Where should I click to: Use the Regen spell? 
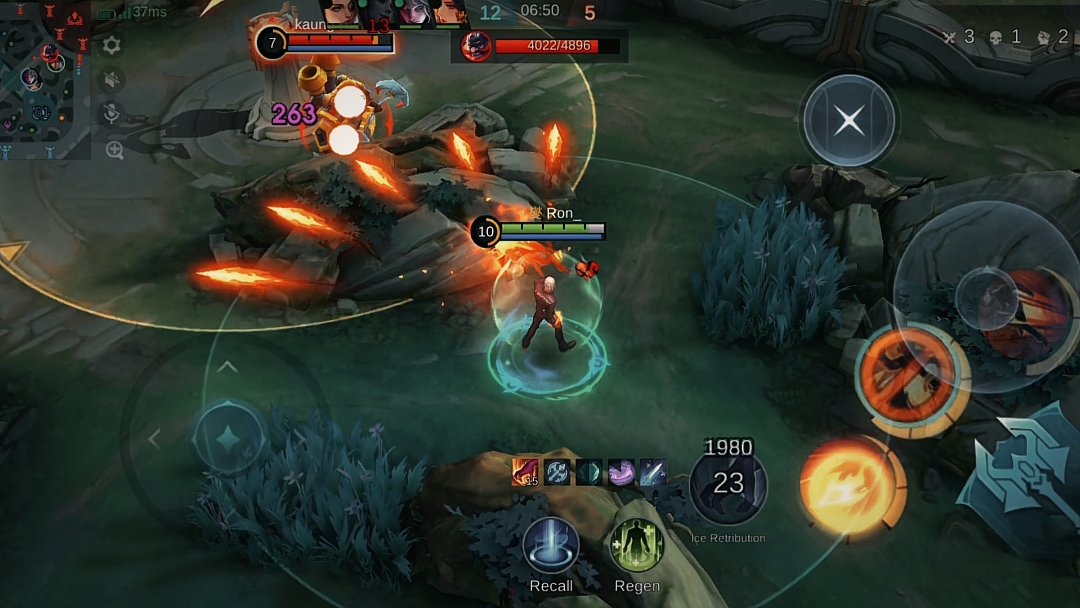pyautogui.click(x=637, y=547)
